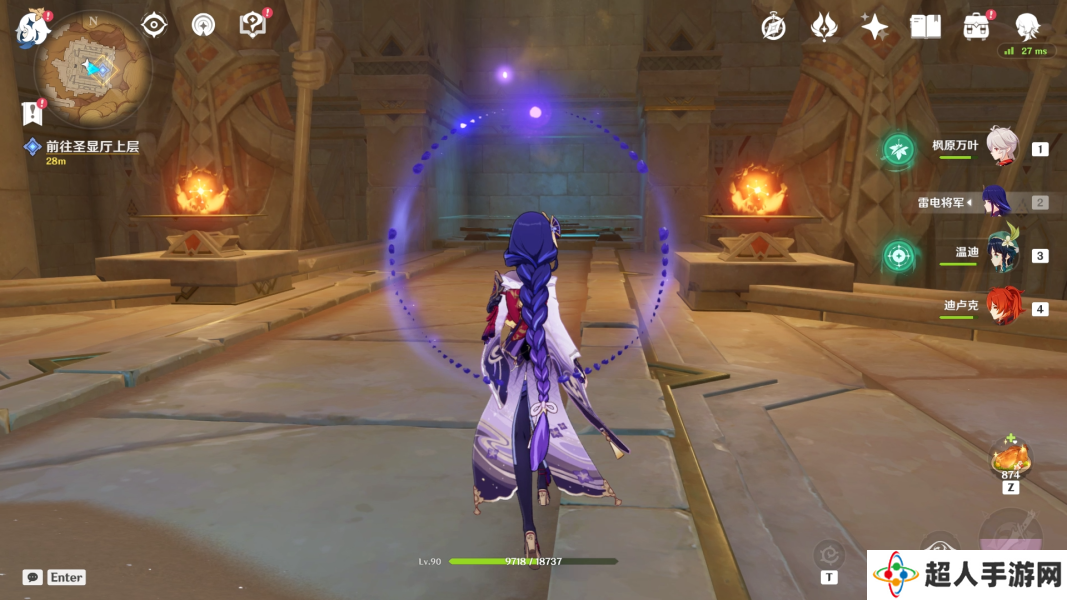Switch to party member 迪卢克
The height and width of the screenshot is (600, 1067).
[x=1002, y=308]
